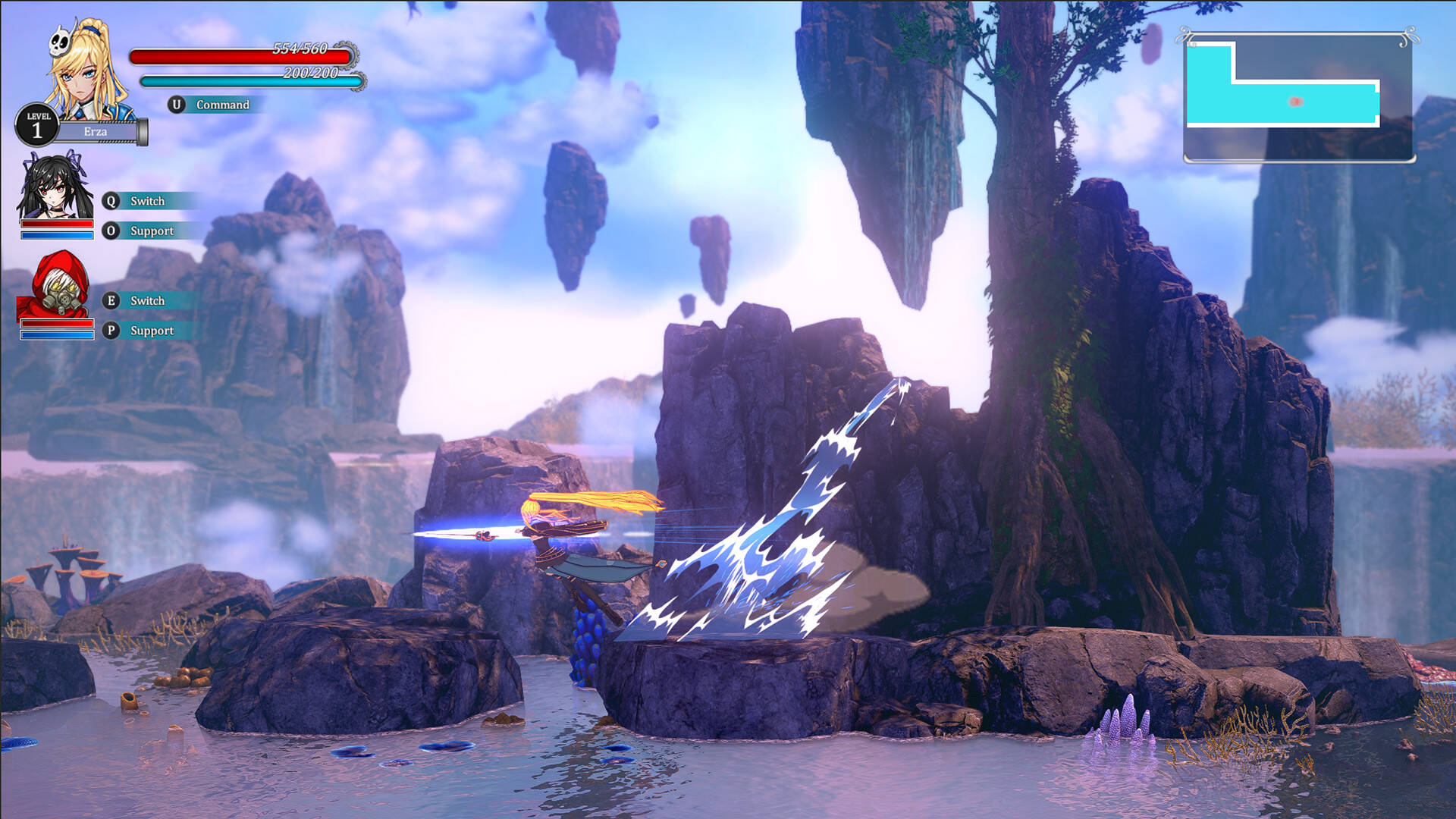Choose the black-haired party member portrait
Viewport: 1456px width, 819px height.
[55, 186]
